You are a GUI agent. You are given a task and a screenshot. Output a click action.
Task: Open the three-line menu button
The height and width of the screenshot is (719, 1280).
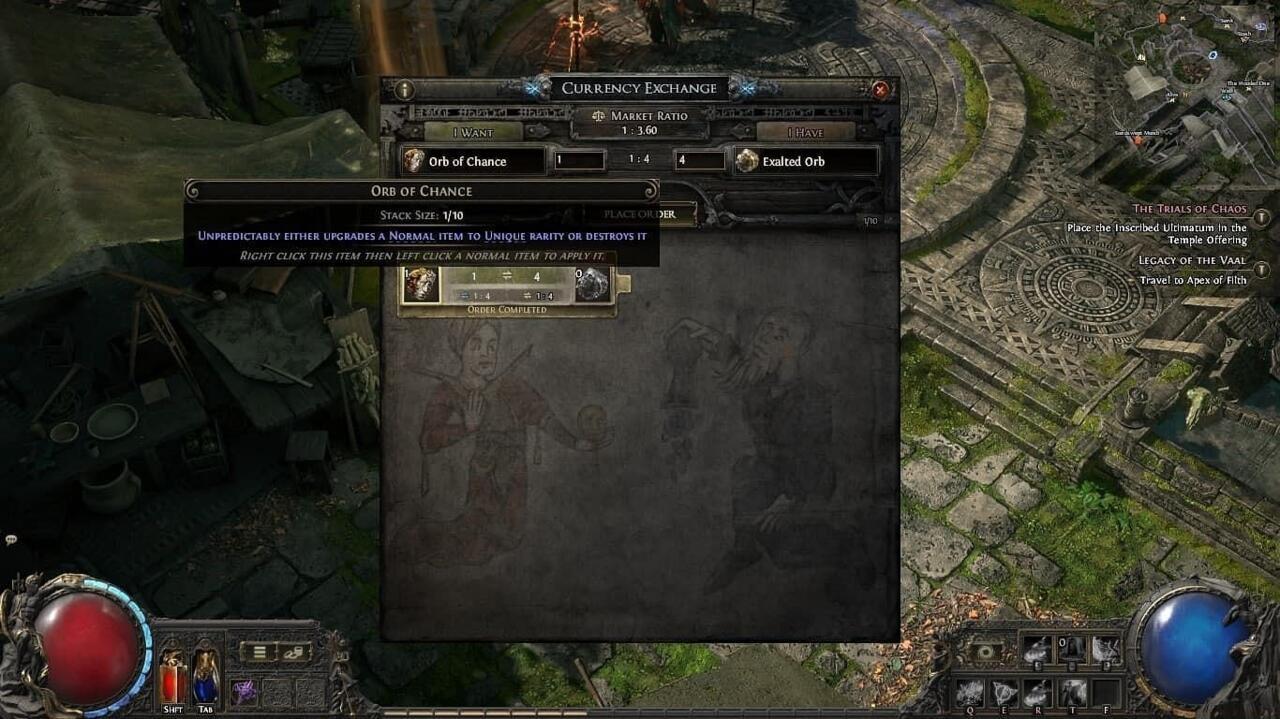[259, 652]
